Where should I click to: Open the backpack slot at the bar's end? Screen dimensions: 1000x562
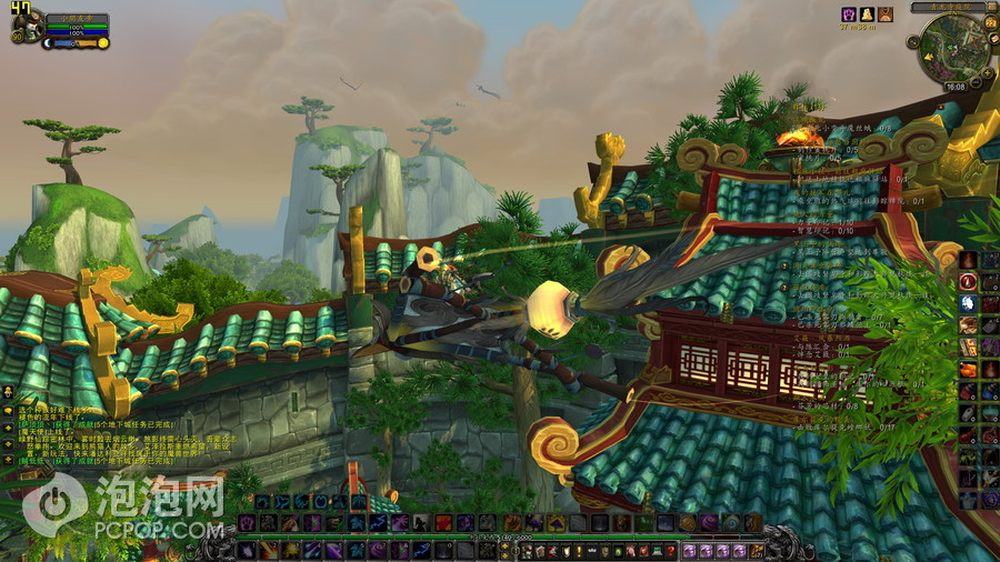pyautogui.click(x=757, y=550)
